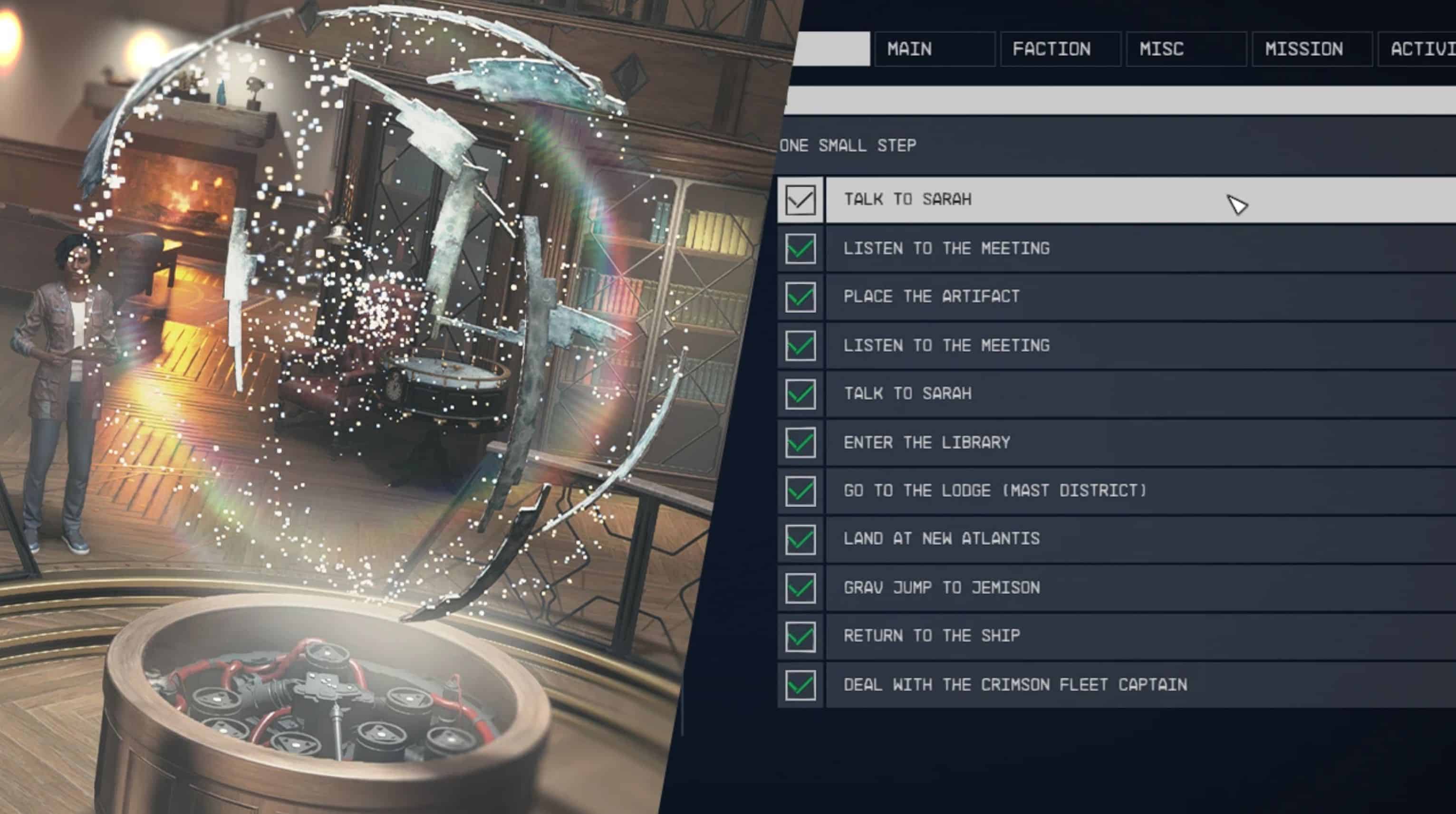Switch to the Main quests tab
Viewport: 1456px width, 814px height.
coord(934,49)
